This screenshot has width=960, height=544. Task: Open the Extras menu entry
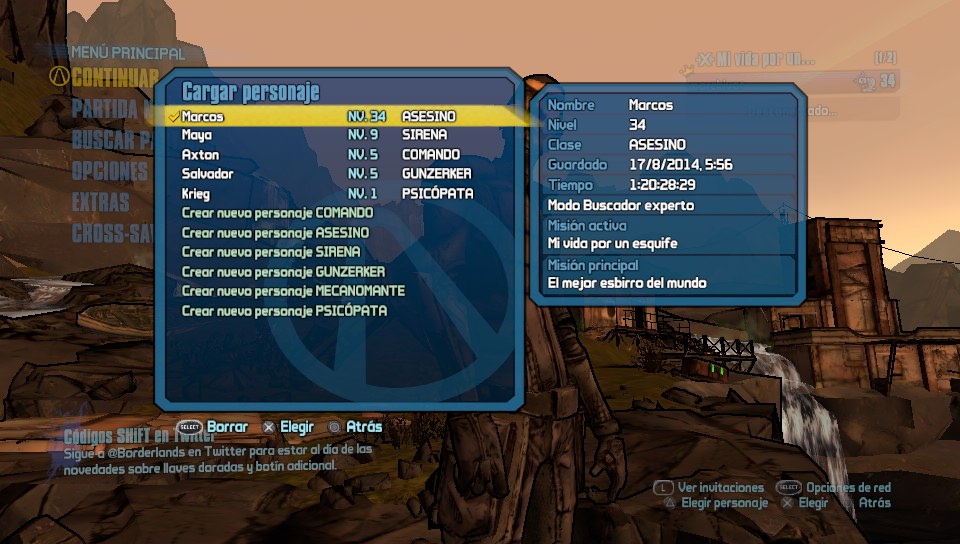(x=101, y=202)
